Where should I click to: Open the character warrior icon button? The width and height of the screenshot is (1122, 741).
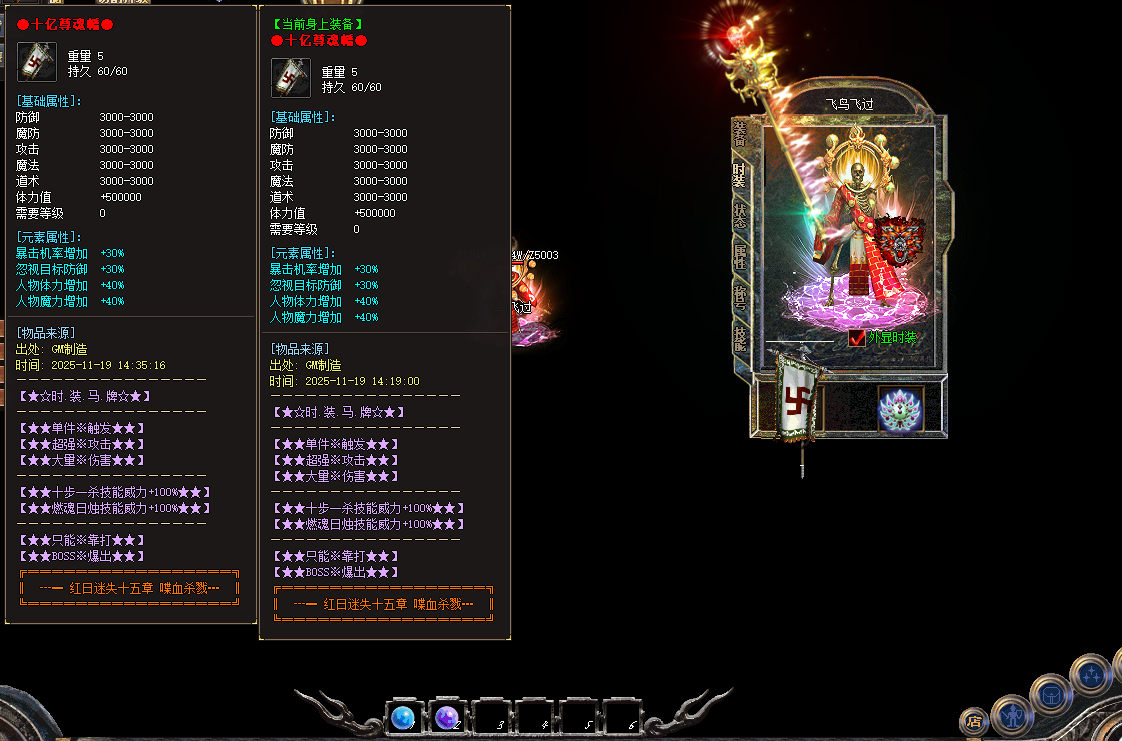(x=1013, y=714)
